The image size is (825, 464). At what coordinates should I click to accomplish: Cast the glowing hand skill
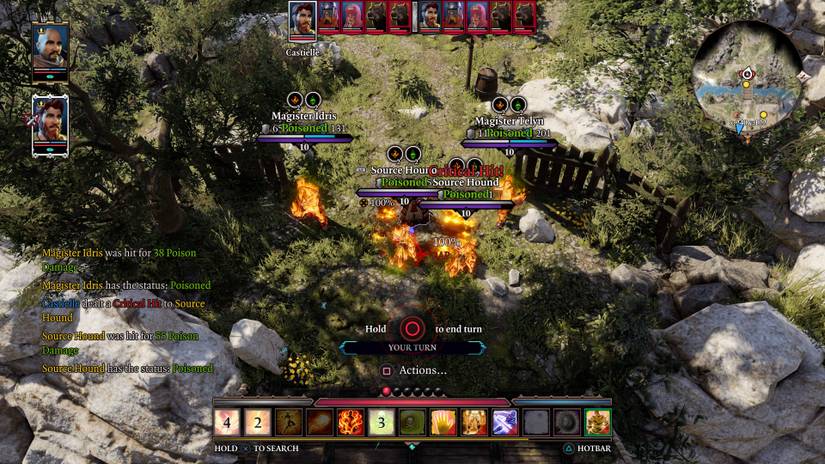click(x=443, y=422)
